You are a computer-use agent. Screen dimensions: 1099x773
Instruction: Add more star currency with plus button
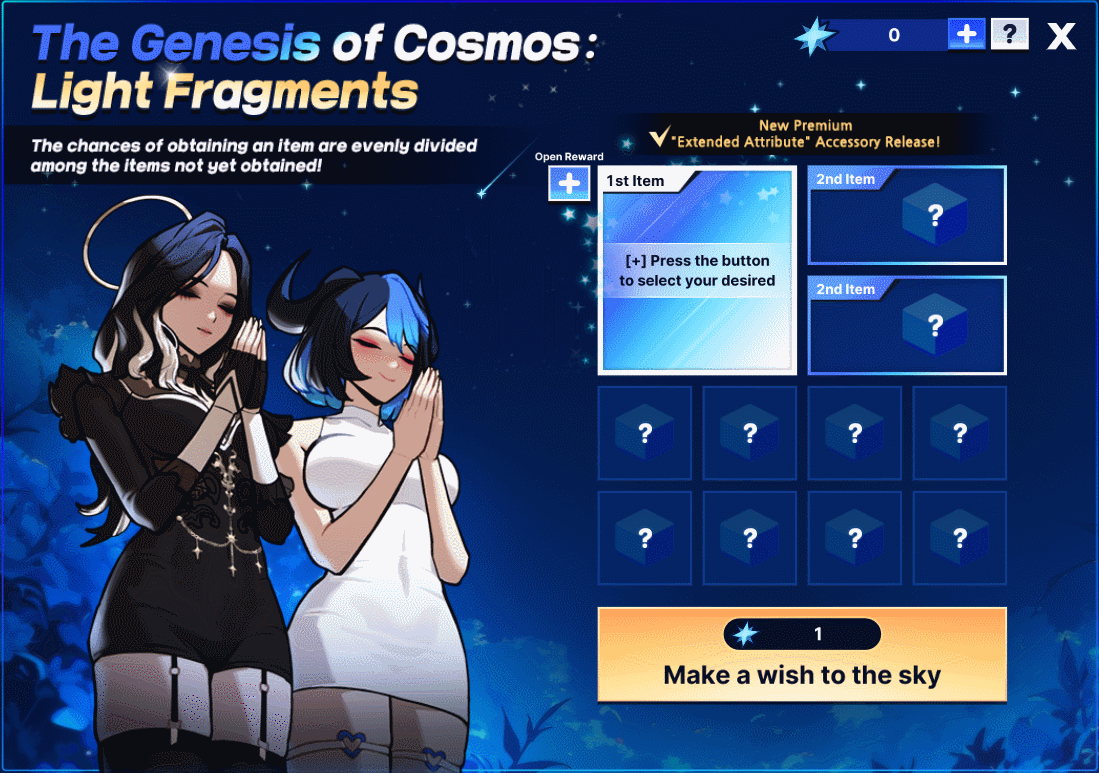(x=967, y=35)
